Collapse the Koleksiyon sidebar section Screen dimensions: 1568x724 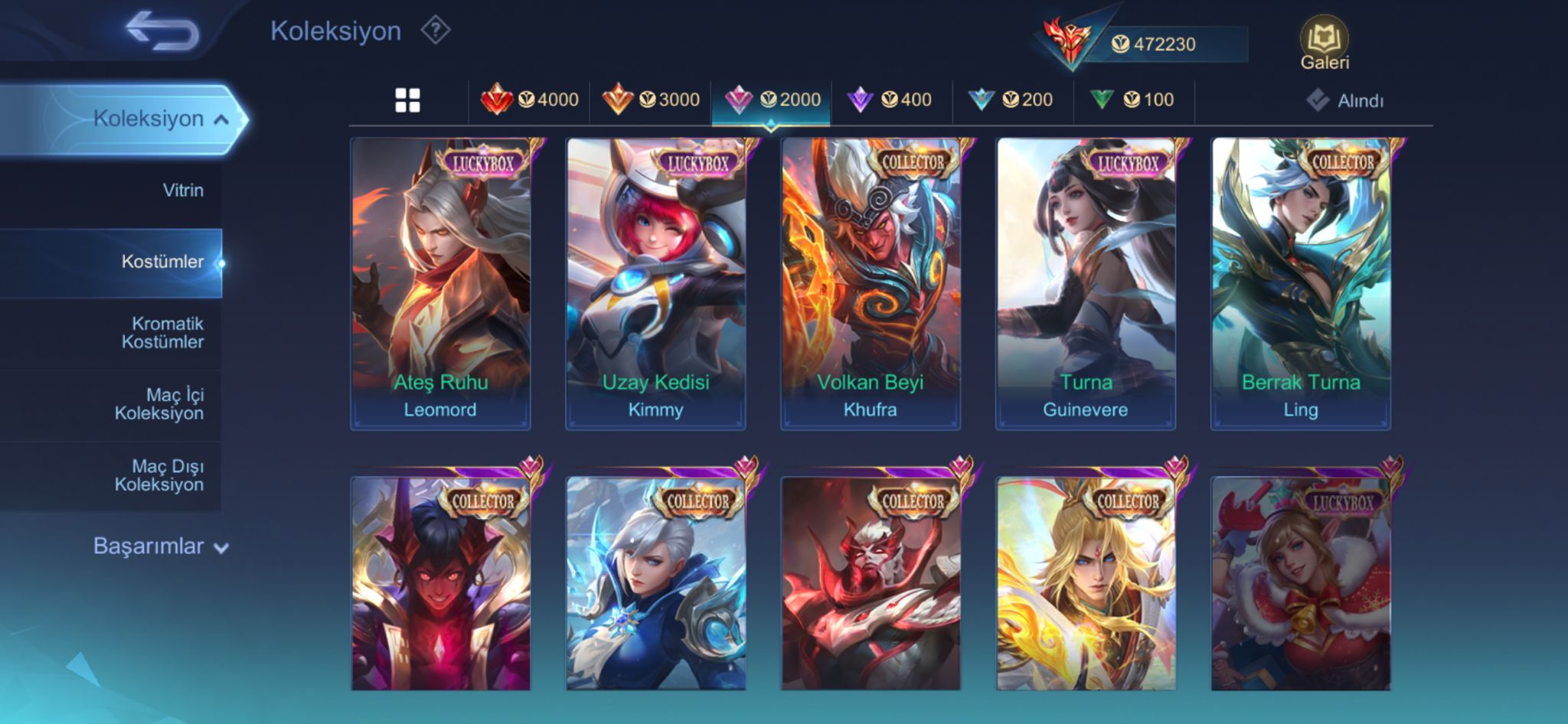point(161,119)
